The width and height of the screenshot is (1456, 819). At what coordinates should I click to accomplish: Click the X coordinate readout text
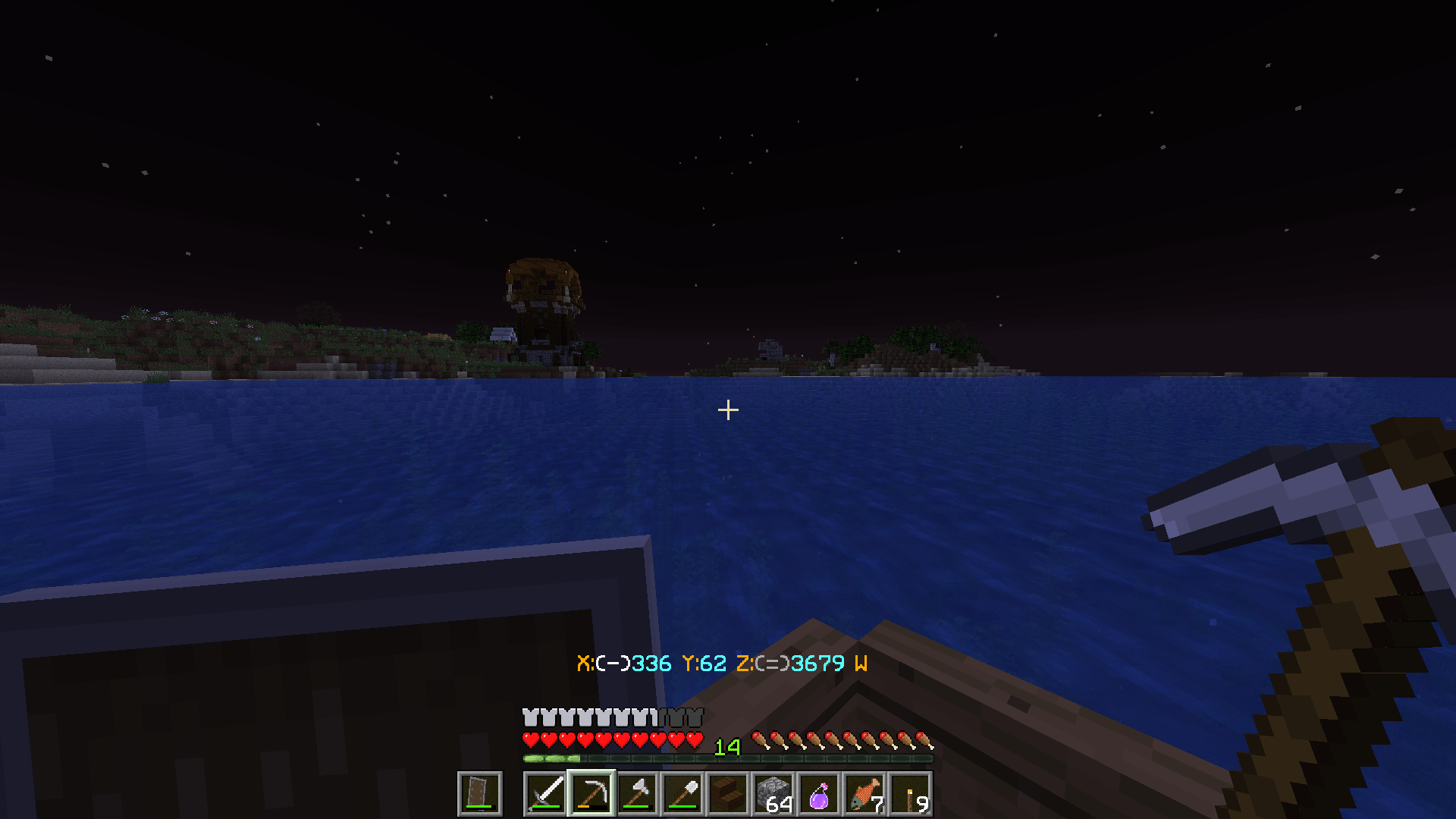[622, 662]
